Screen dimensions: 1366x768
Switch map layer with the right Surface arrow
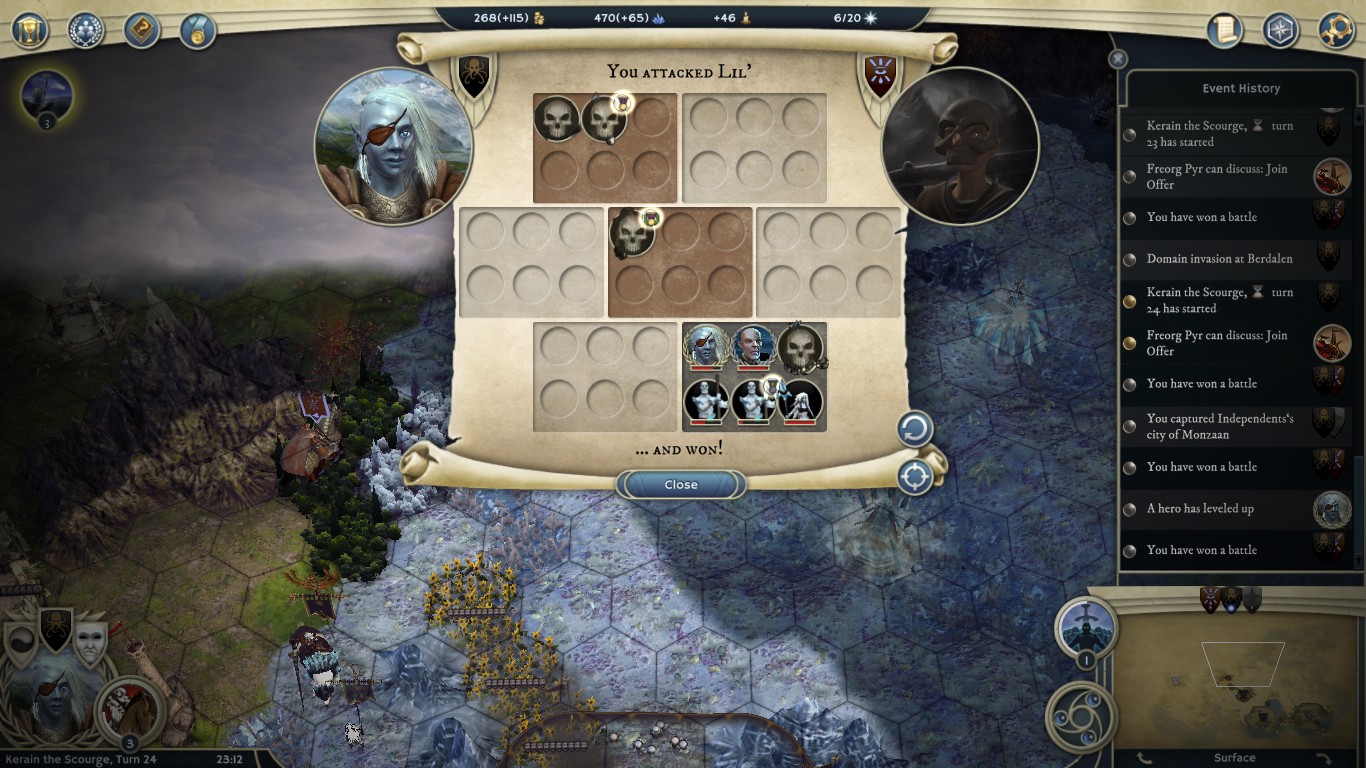coord(1322,758)
